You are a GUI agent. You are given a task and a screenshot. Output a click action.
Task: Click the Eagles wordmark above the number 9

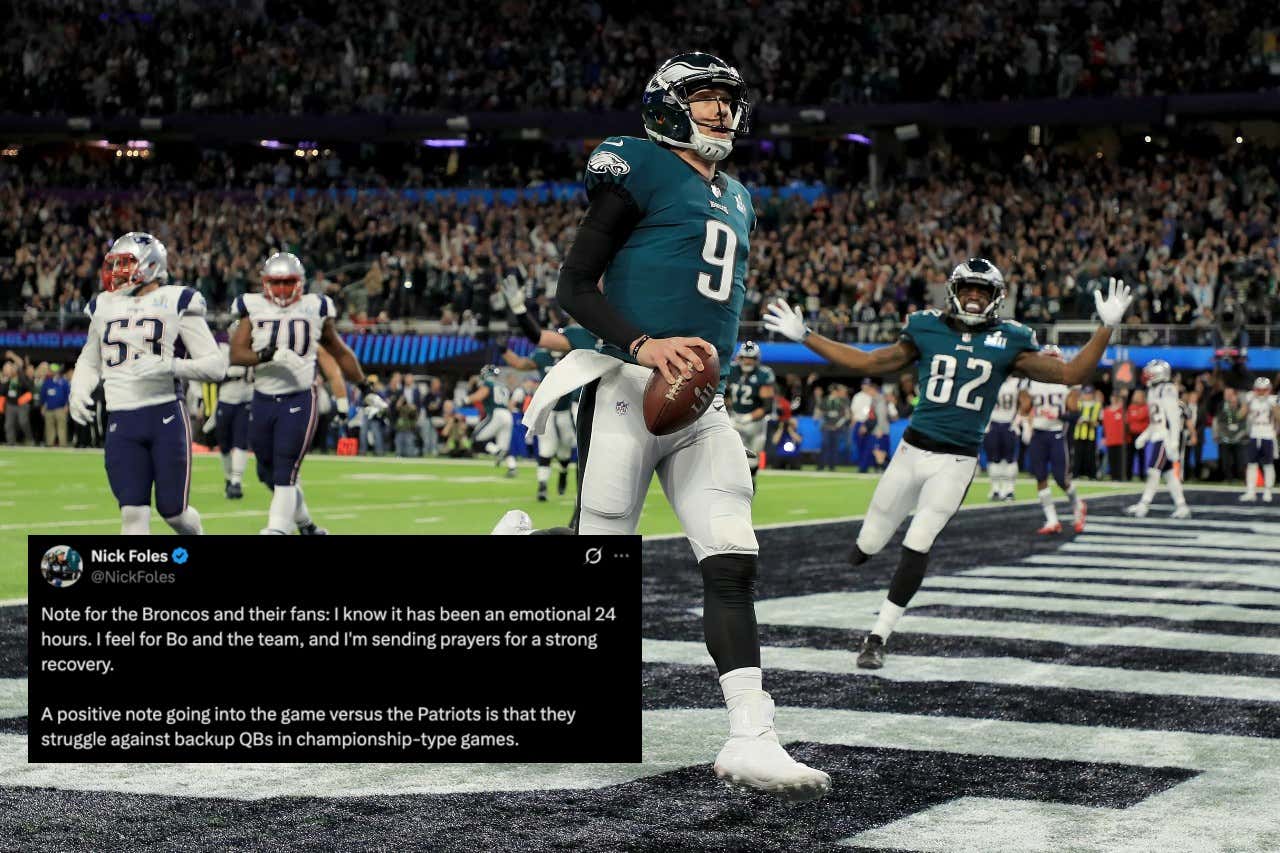pyautogui.click(x=718, y=204)
